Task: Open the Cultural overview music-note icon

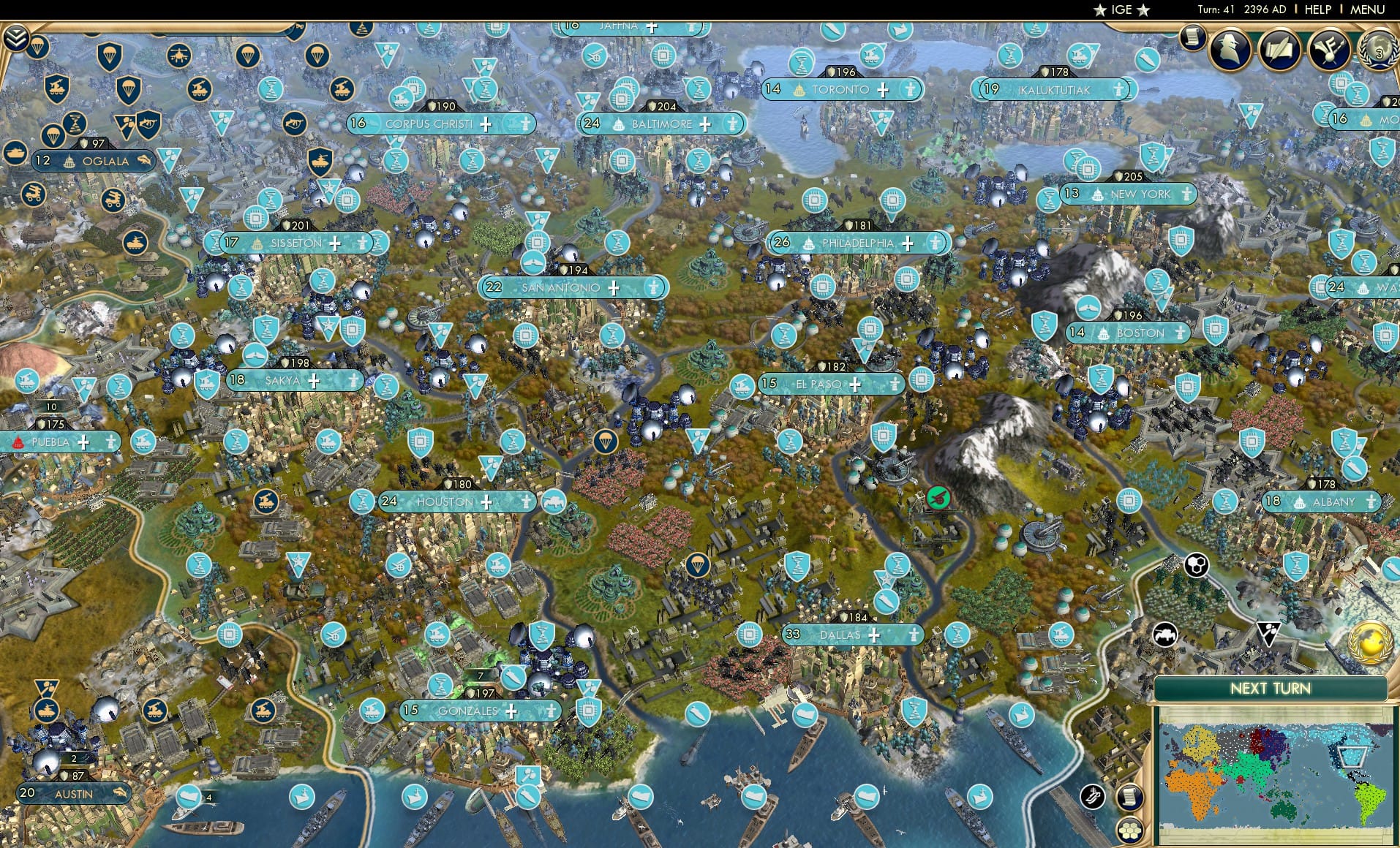Action: [1328, 51]
